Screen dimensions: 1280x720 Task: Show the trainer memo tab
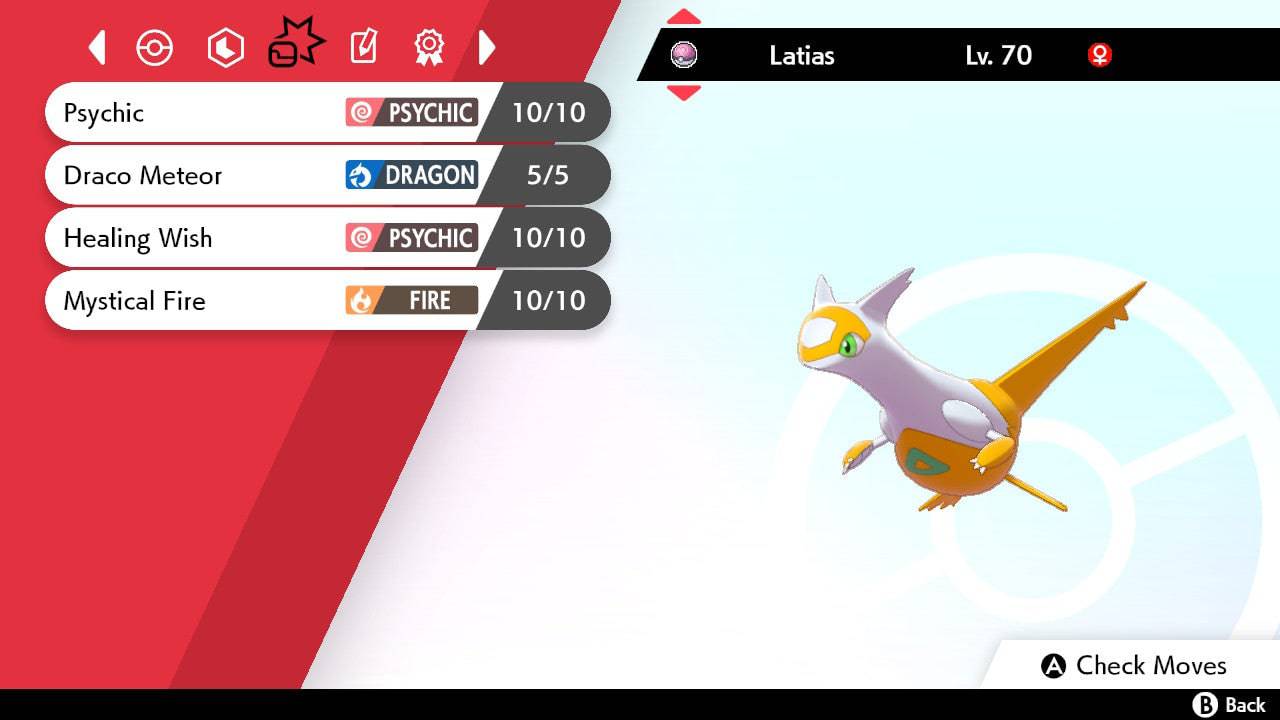coord(363,47)
